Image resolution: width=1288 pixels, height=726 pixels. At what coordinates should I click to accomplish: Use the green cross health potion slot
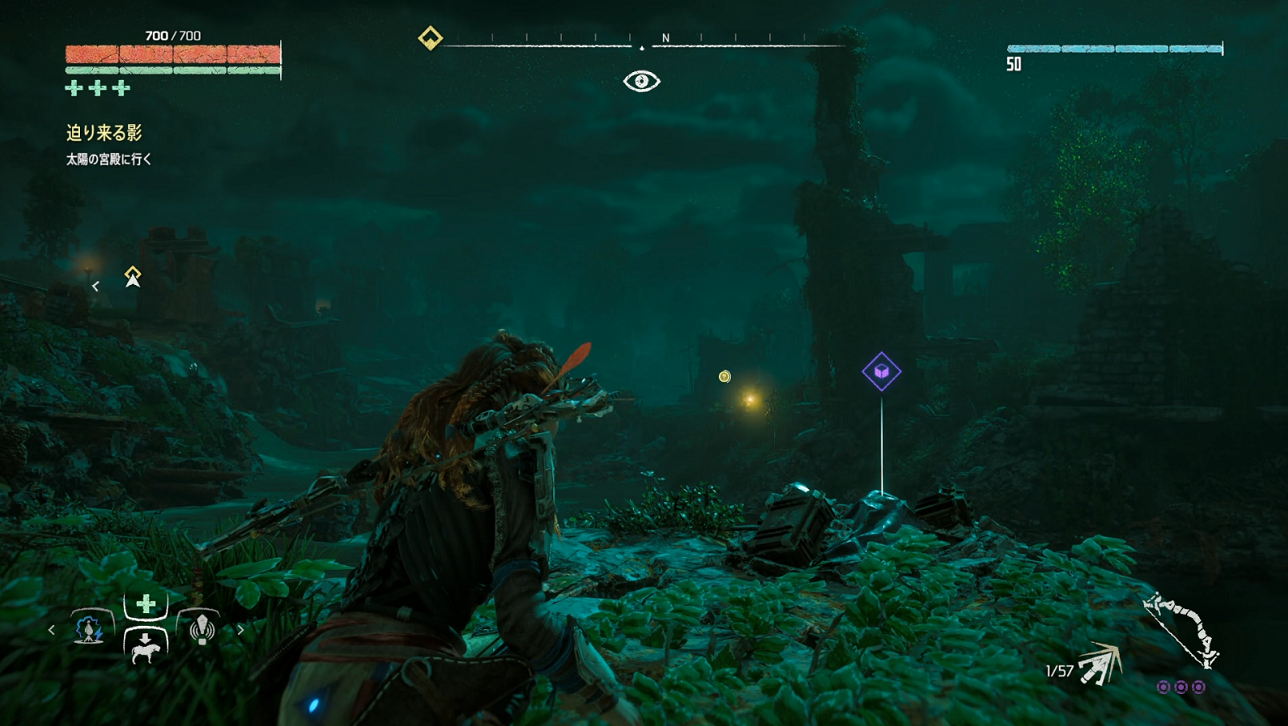[x=146, y=603]
